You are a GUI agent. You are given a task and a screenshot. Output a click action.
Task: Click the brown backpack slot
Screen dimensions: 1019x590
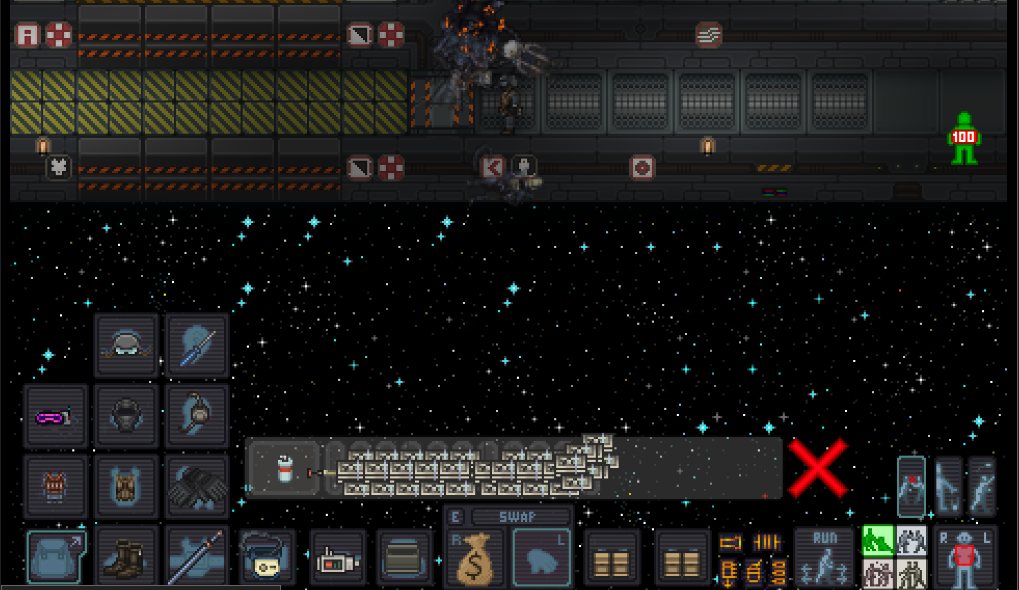125,487
